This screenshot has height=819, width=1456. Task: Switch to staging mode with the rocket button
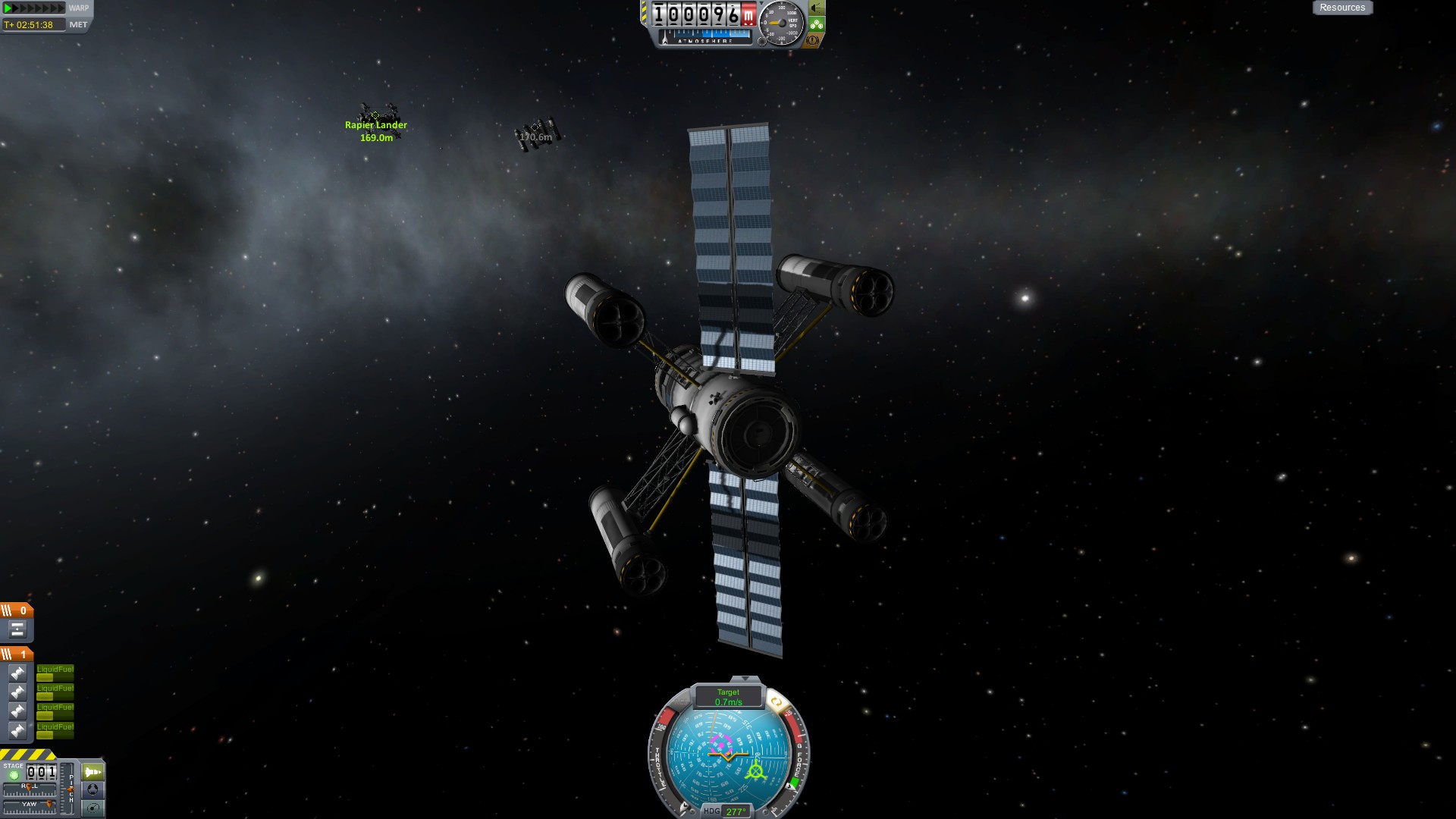click(x=93, y=772)
